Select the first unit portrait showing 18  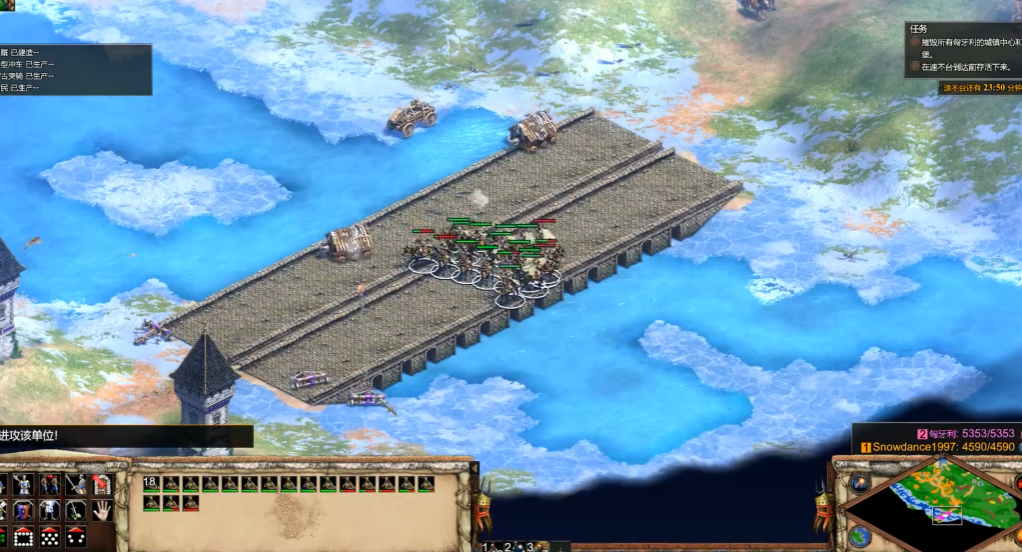click(x=151, y=484)
